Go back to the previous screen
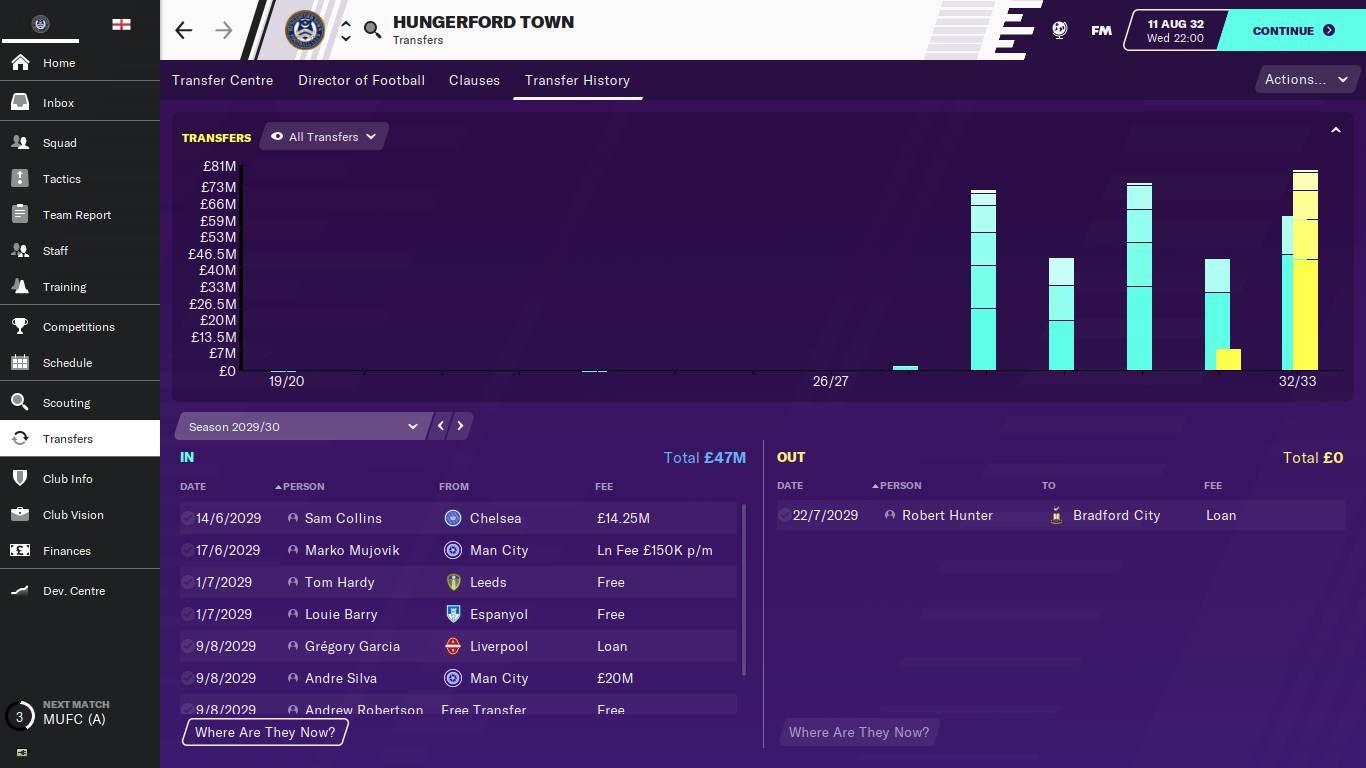The image size is (1366, 768). tap(184, 30)
